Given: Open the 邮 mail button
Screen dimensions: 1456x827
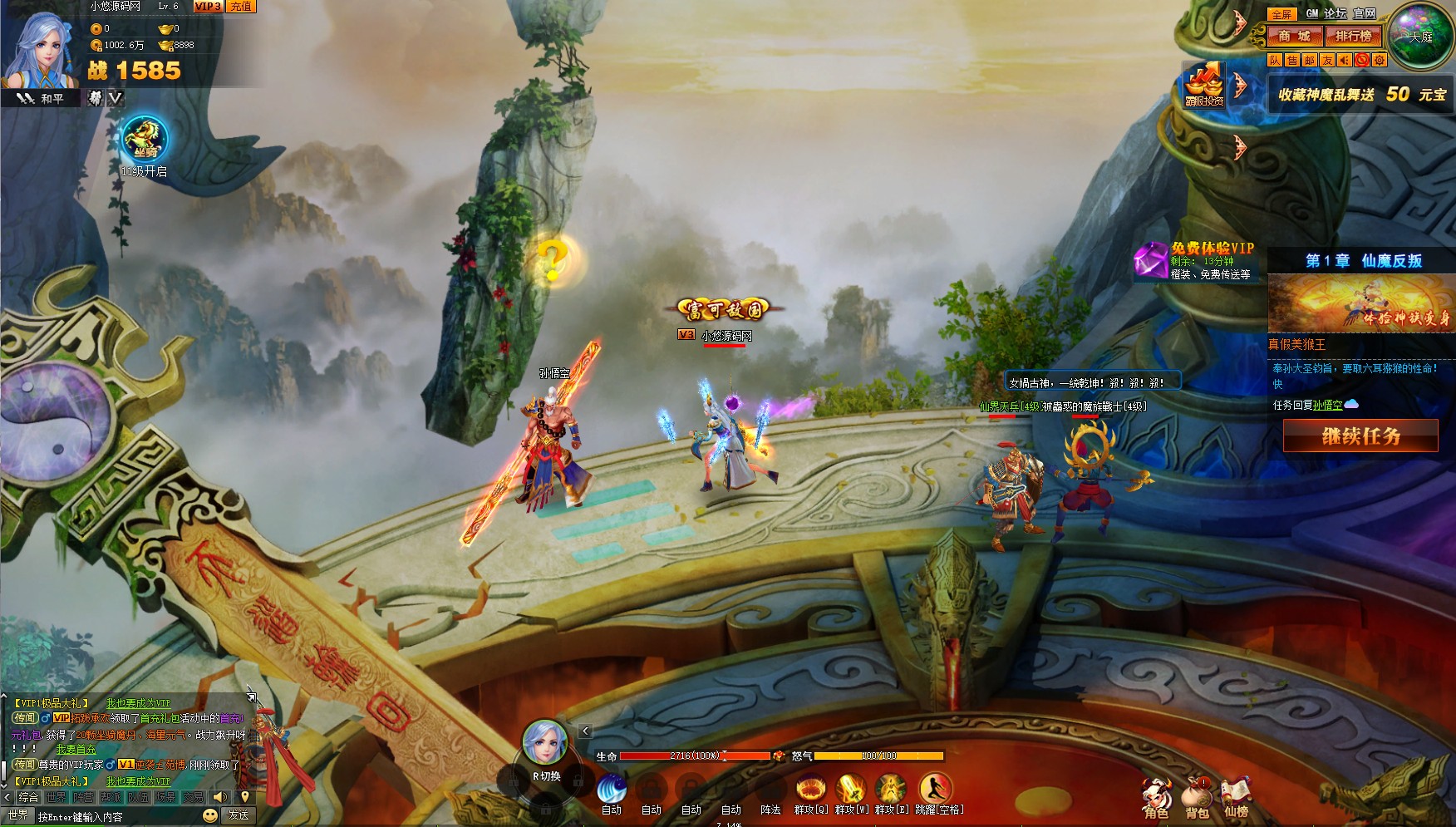Looking at the screenshot, I should [x=1310, y=60].
